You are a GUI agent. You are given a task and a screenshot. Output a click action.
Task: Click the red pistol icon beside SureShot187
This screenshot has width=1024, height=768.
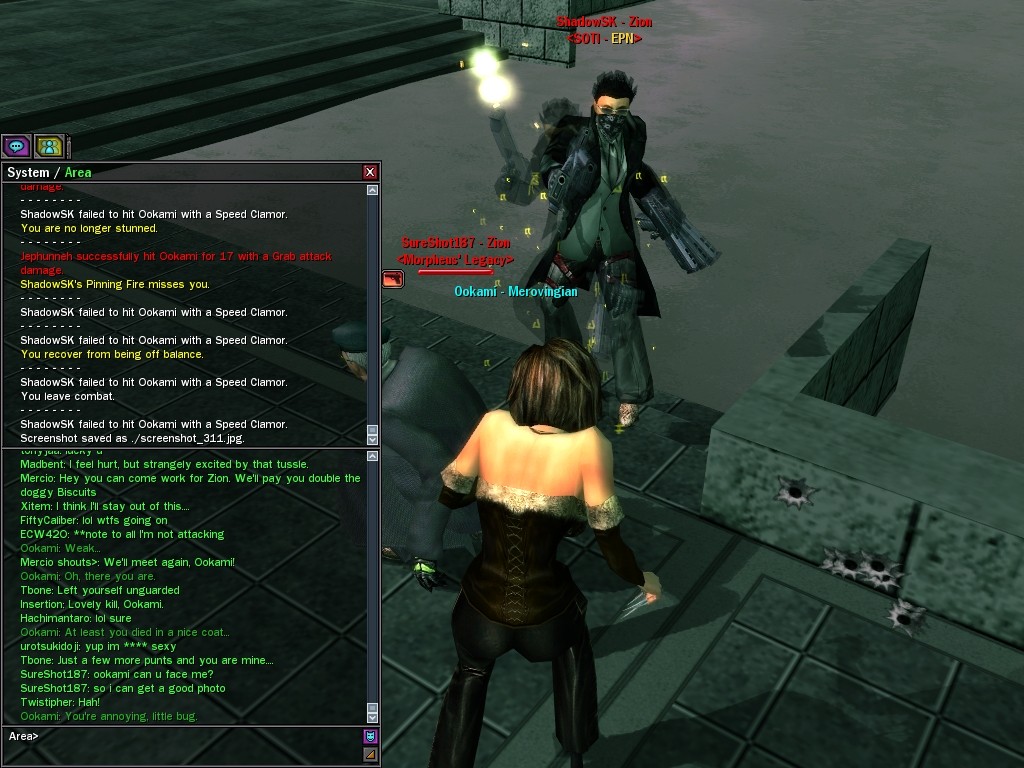392,279
